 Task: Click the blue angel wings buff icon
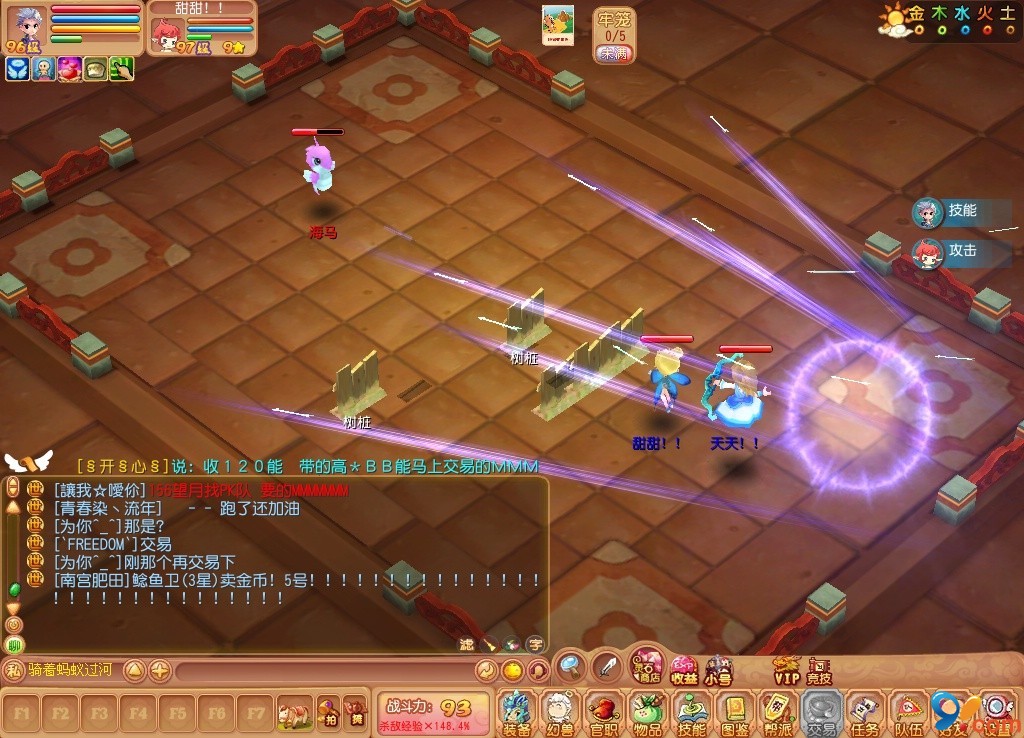[17, 69]
